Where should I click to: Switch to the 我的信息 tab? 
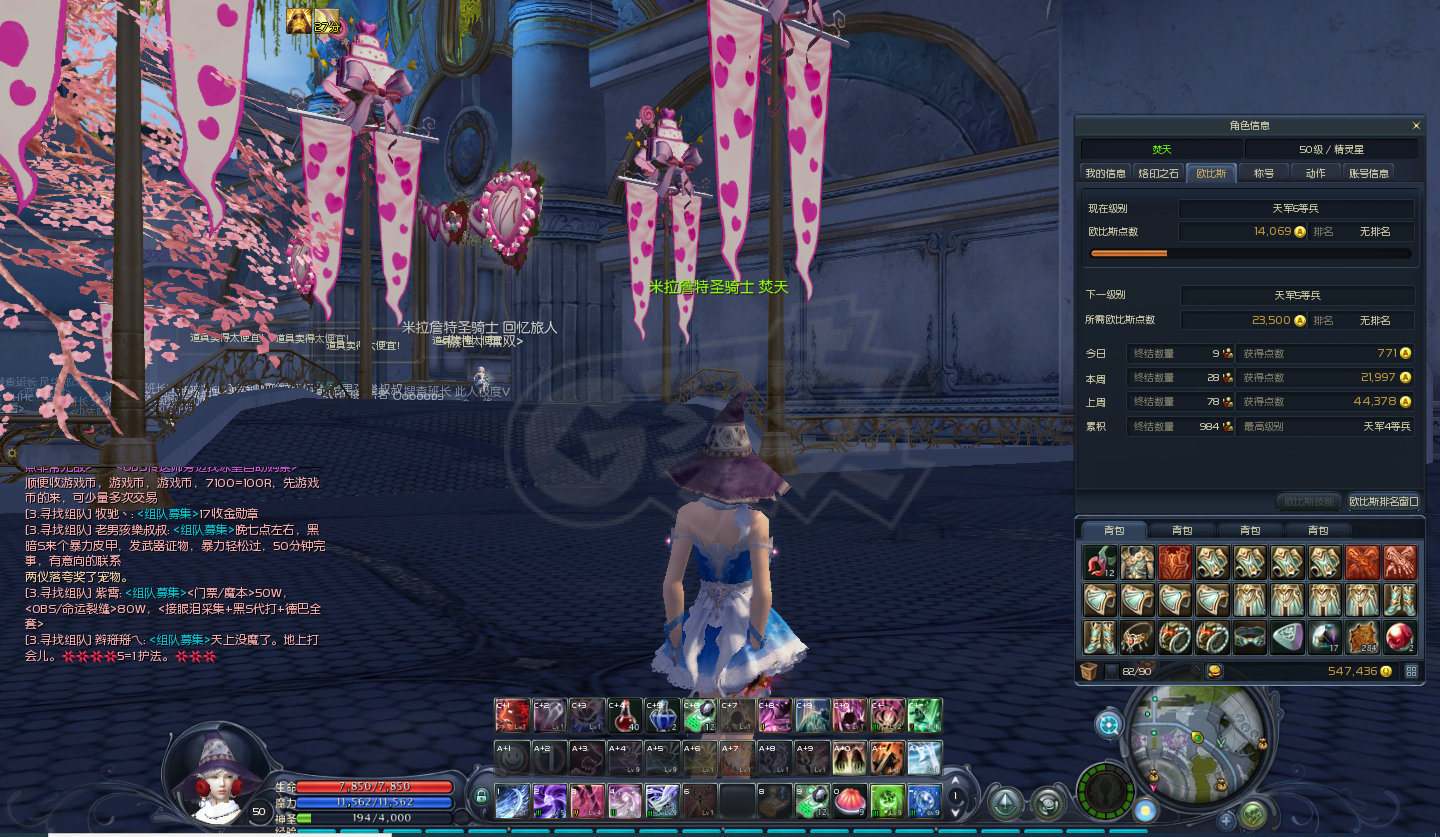pyautogui.click(x=1105, y=173)
